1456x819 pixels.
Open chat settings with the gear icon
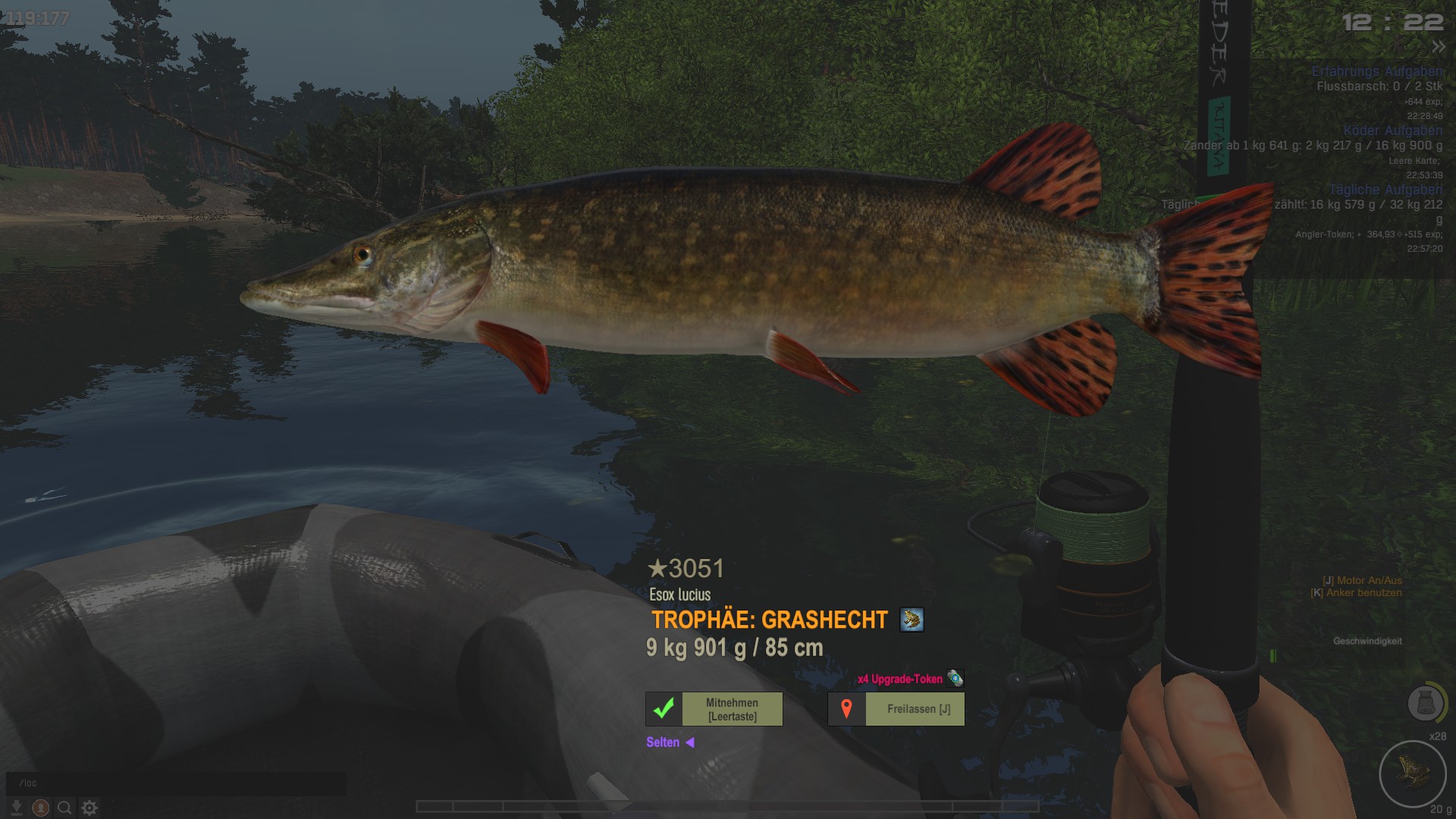89,808
